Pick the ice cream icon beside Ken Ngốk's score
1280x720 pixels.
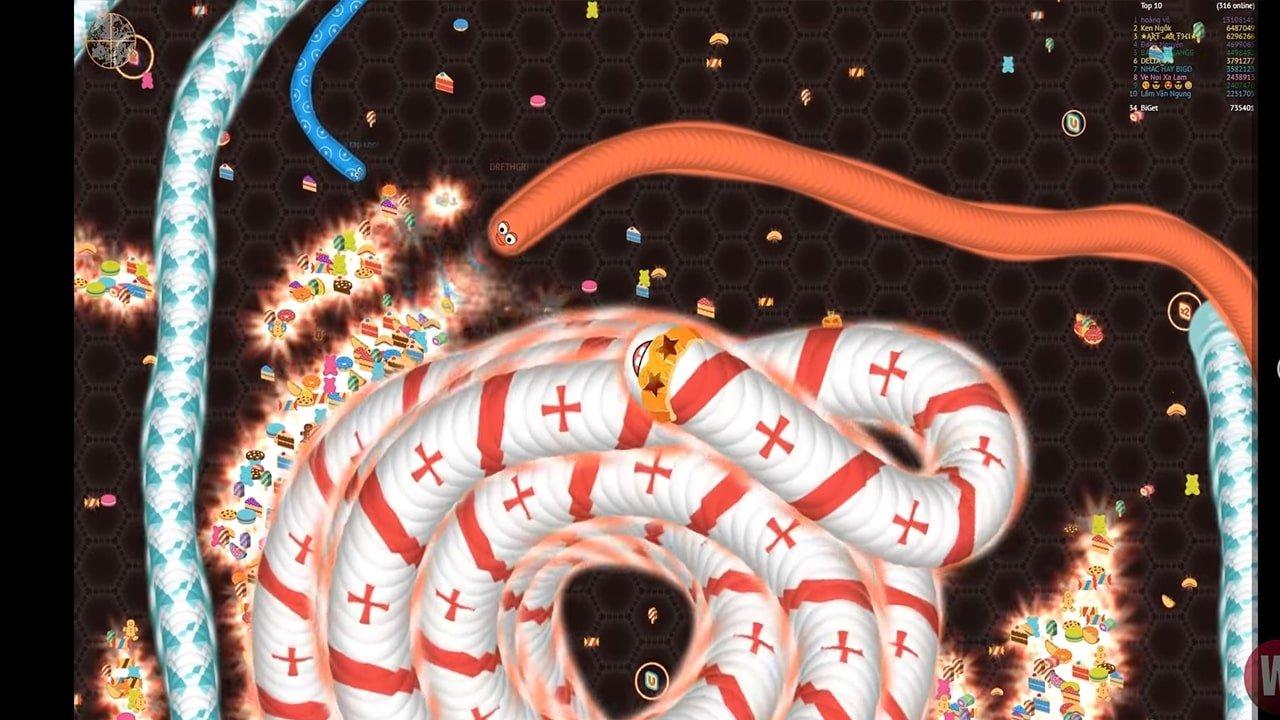click(x=1198, y=31)
